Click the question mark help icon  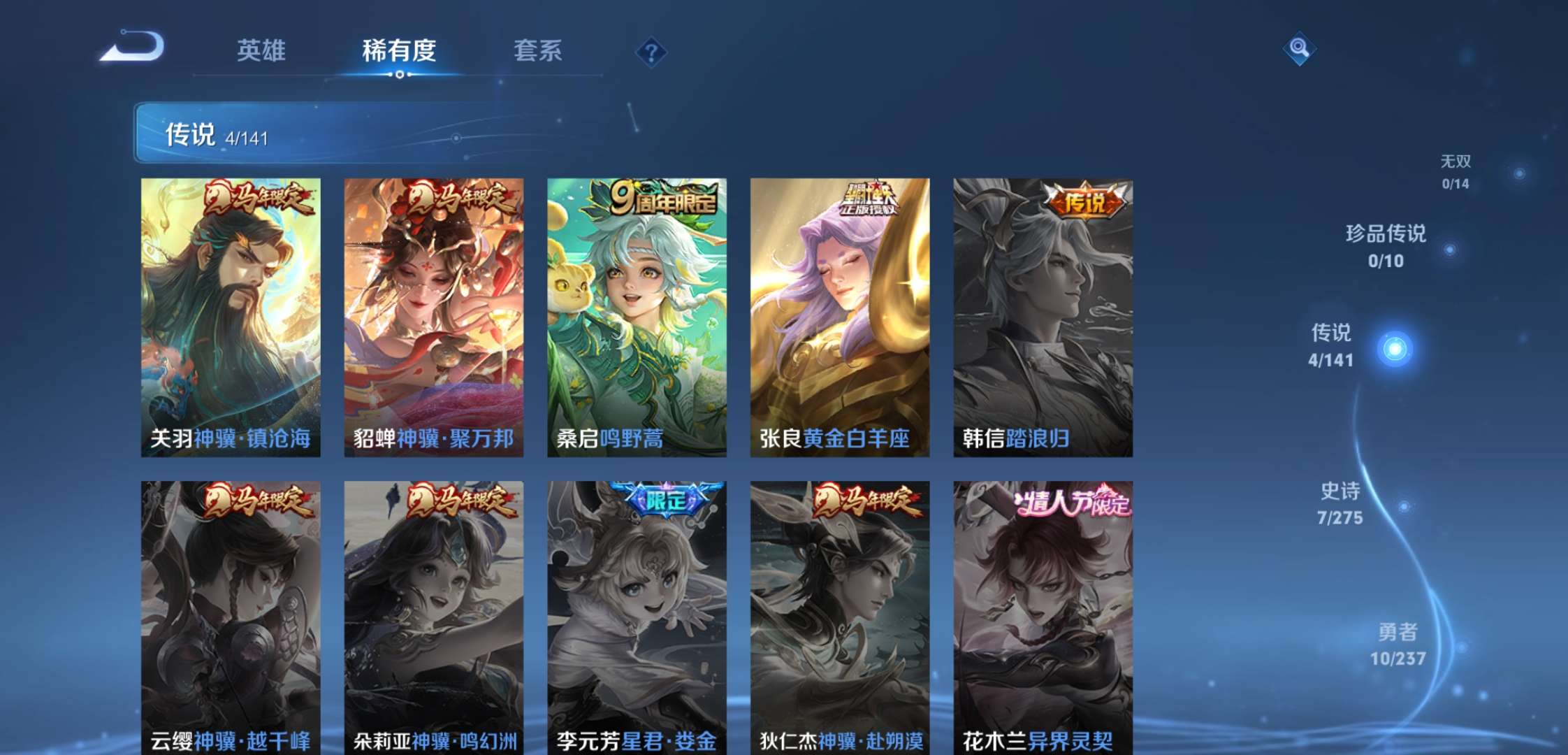click(x=650, y=52)
